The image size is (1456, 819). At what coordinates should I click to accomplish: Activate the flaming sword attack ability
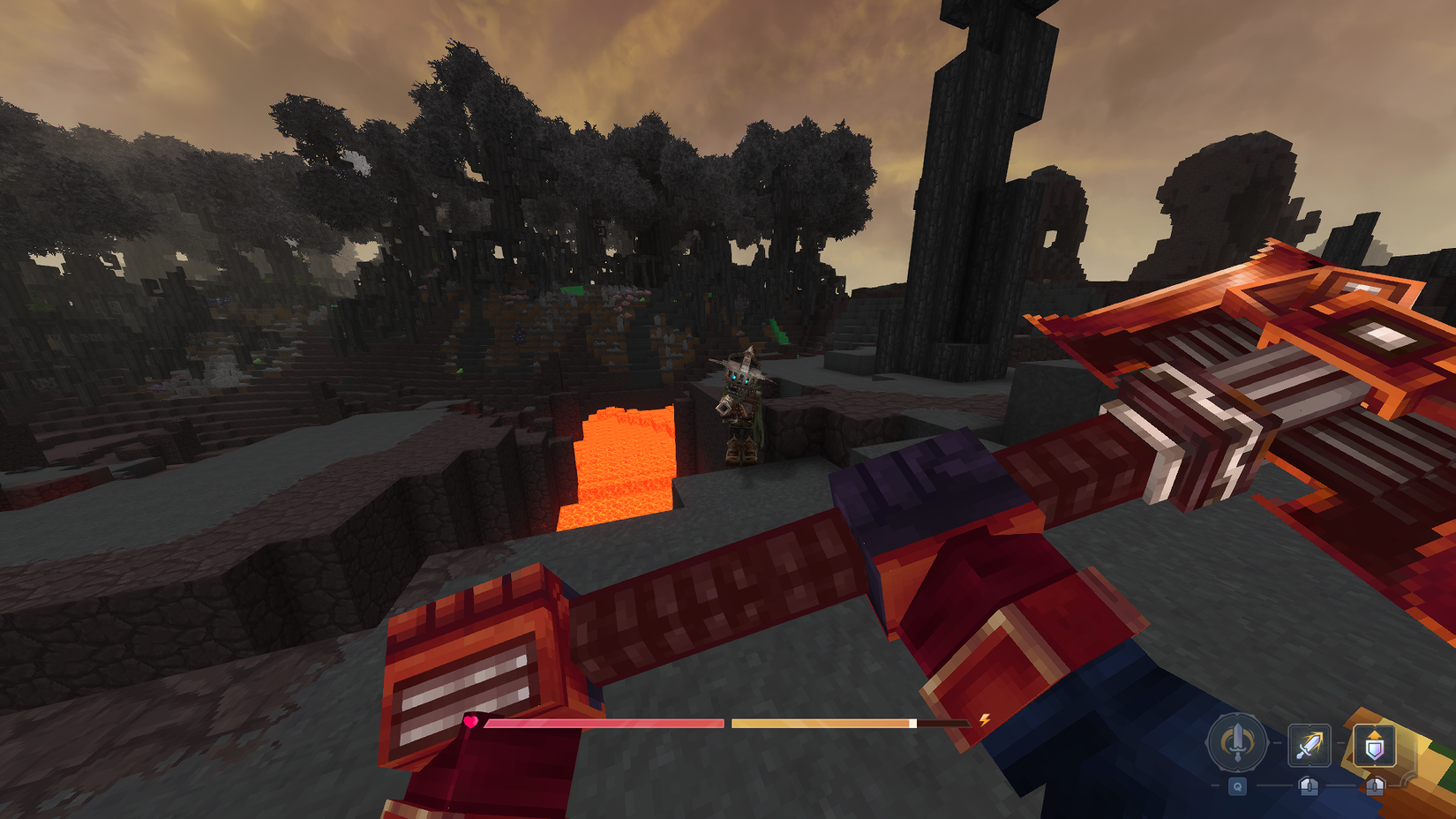1309,744
